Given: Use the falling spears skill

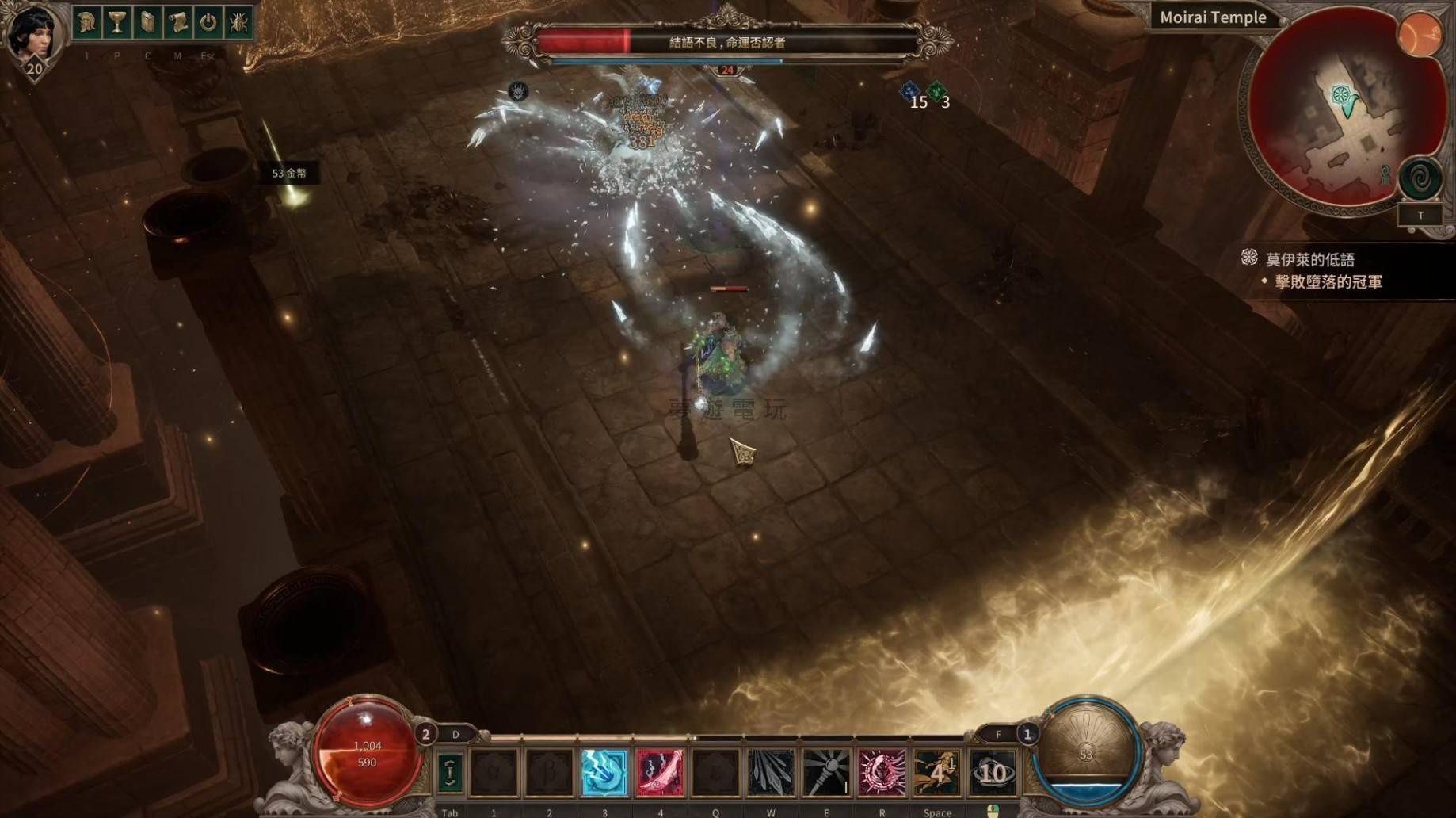Looking at the screenshot, I should click(771, 772).
